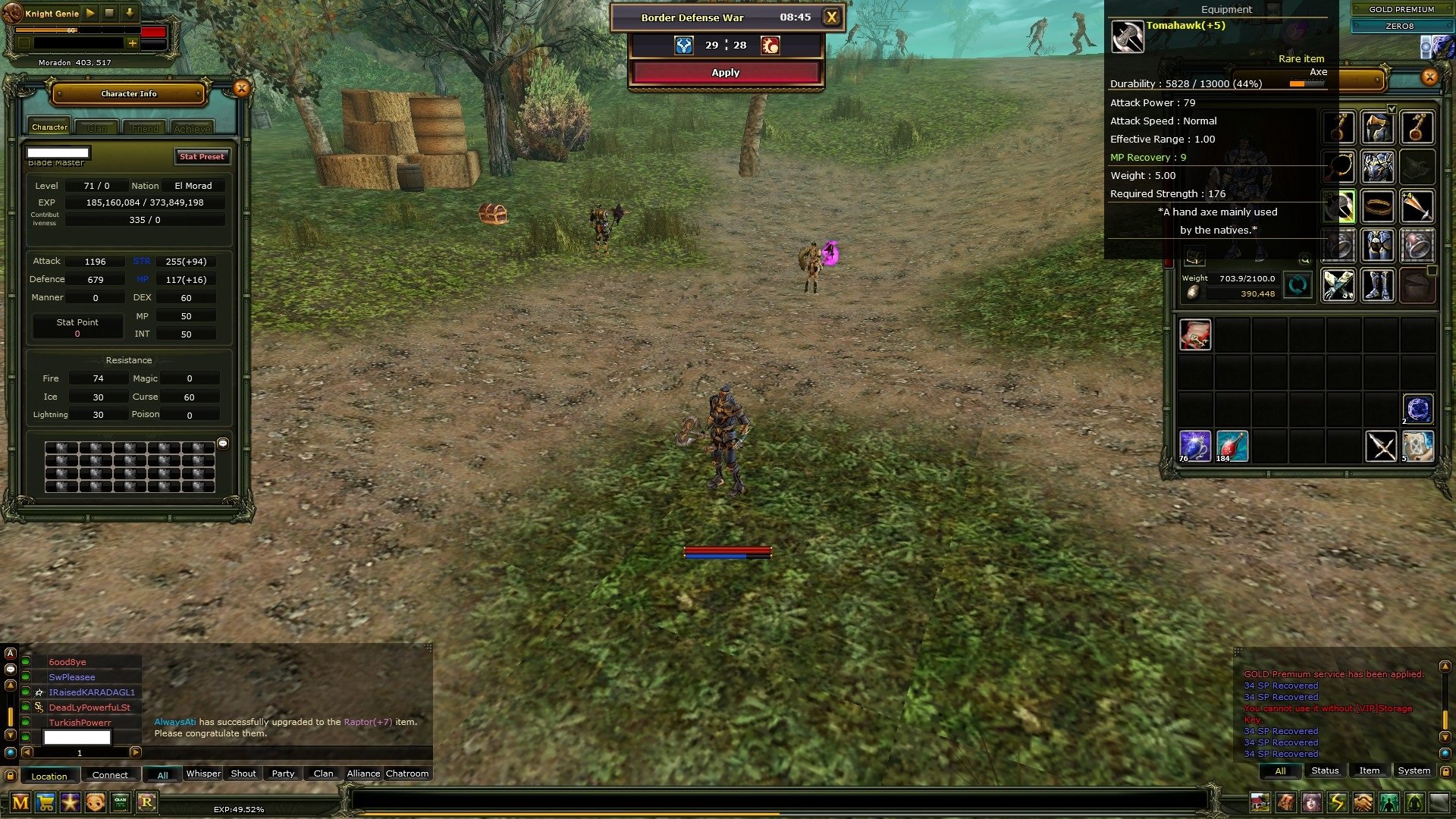The image size is (1456, 819).
Task: Select player DeadLyPowerfuLSt in the list
Action: tap(89, 708)
